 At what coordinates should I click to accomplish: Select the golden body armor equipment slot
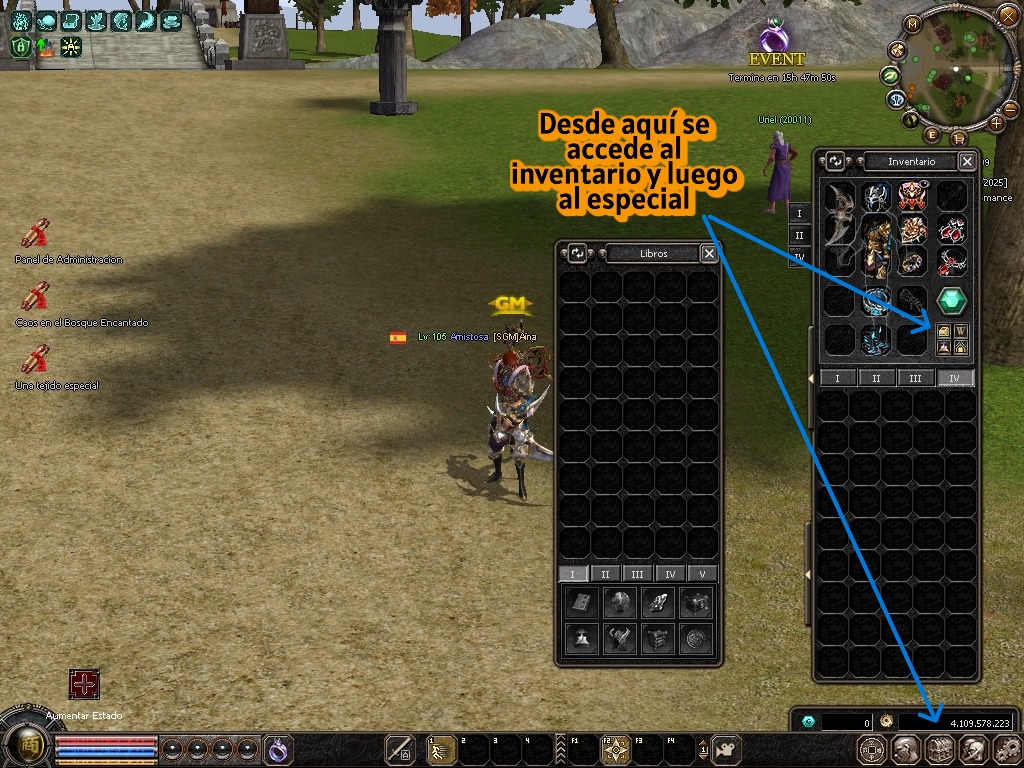coord(877,246)
